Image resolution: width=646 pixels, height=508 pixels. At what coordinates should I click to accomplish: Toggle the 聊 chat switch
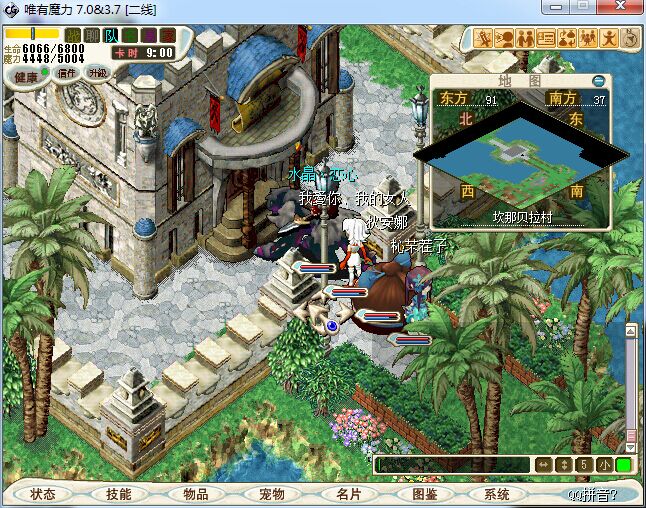click(x=92, y=35)
